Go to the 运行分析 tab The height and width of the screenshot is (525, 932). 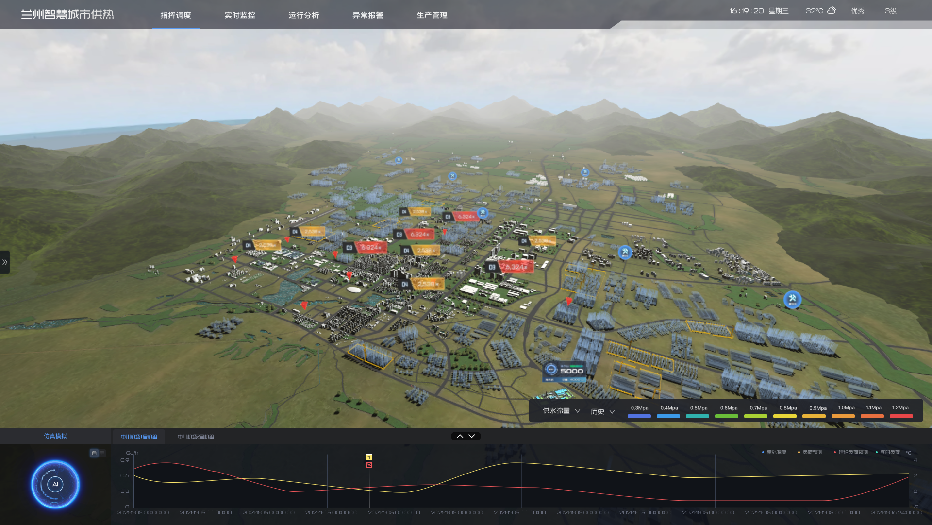(303, 16)
